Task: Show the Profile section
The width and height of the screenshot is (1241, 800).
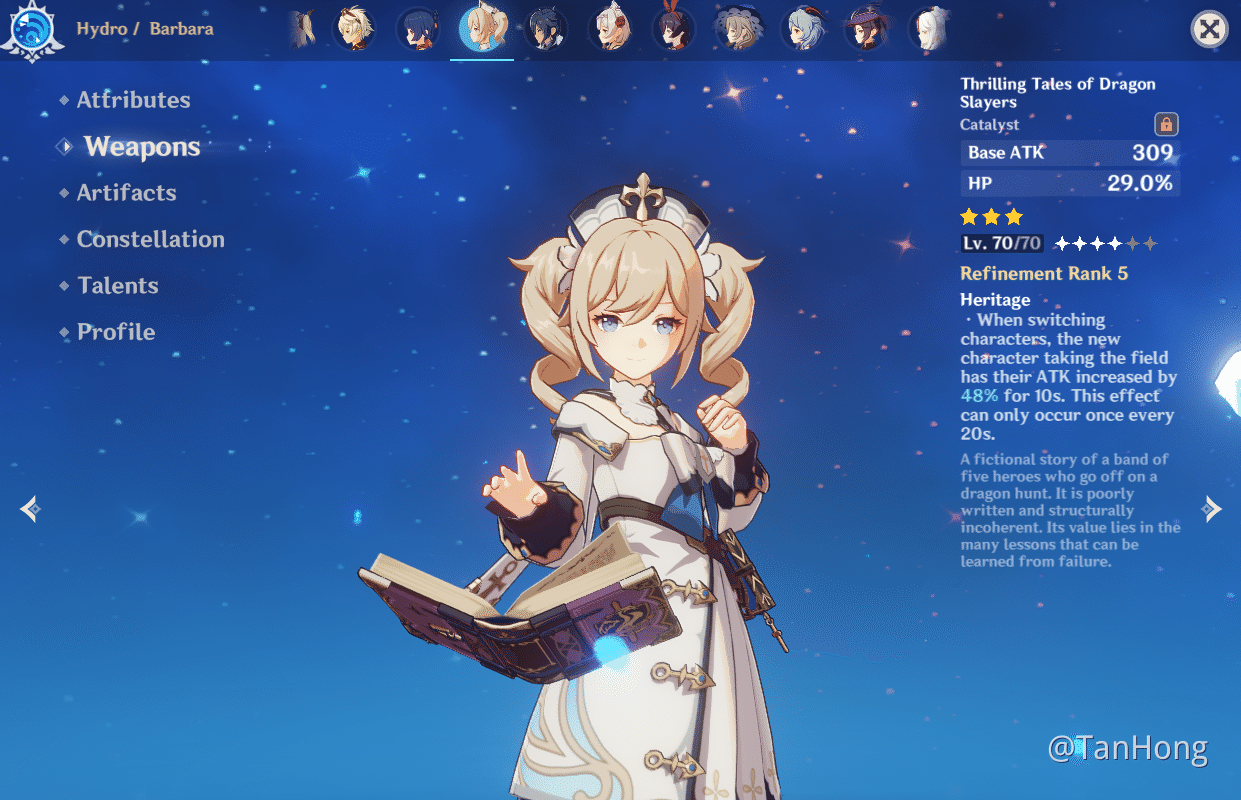Action: click(x=116, y=332)
